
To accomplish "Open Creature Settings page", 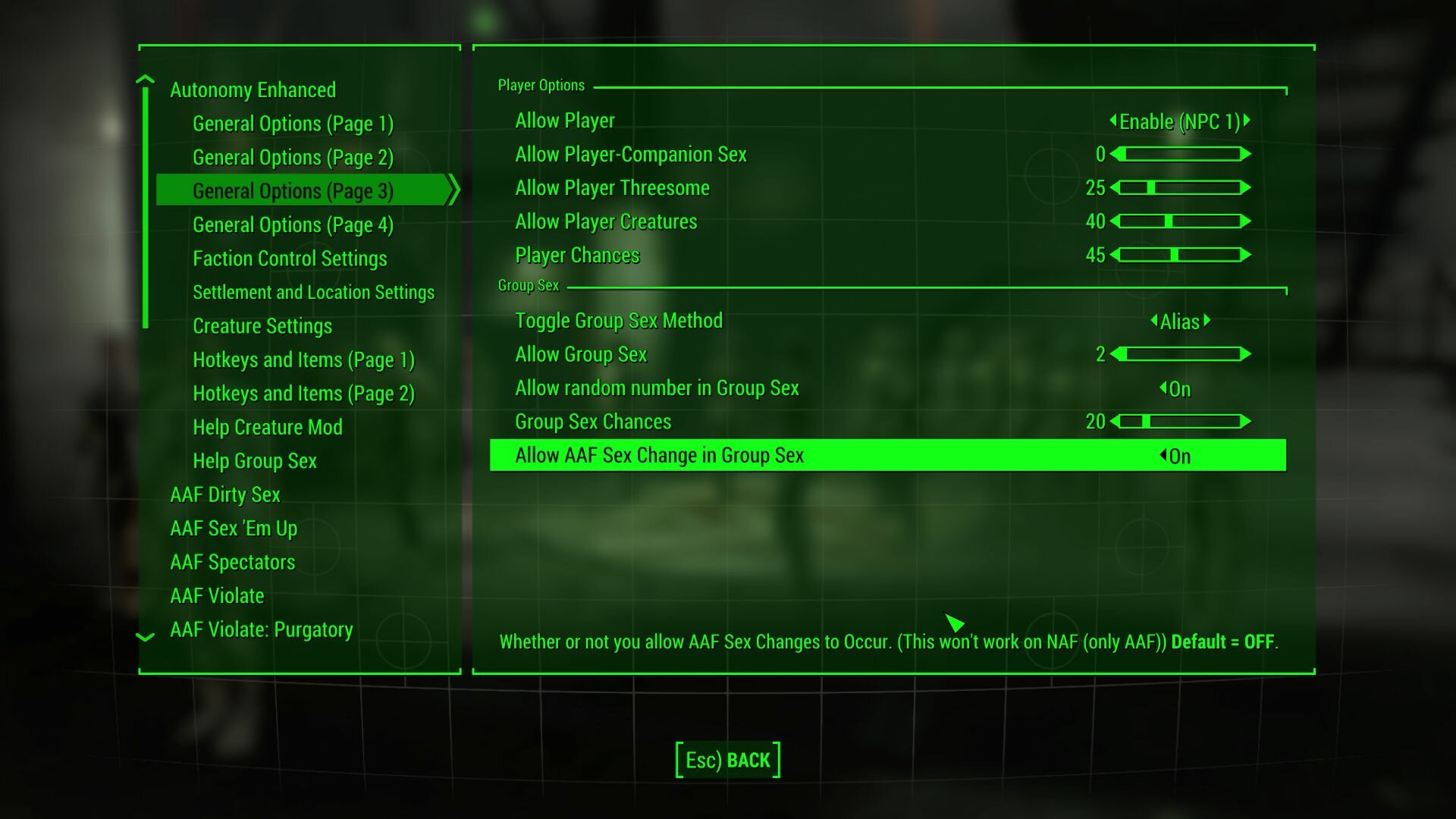I will tap(262, 326).
